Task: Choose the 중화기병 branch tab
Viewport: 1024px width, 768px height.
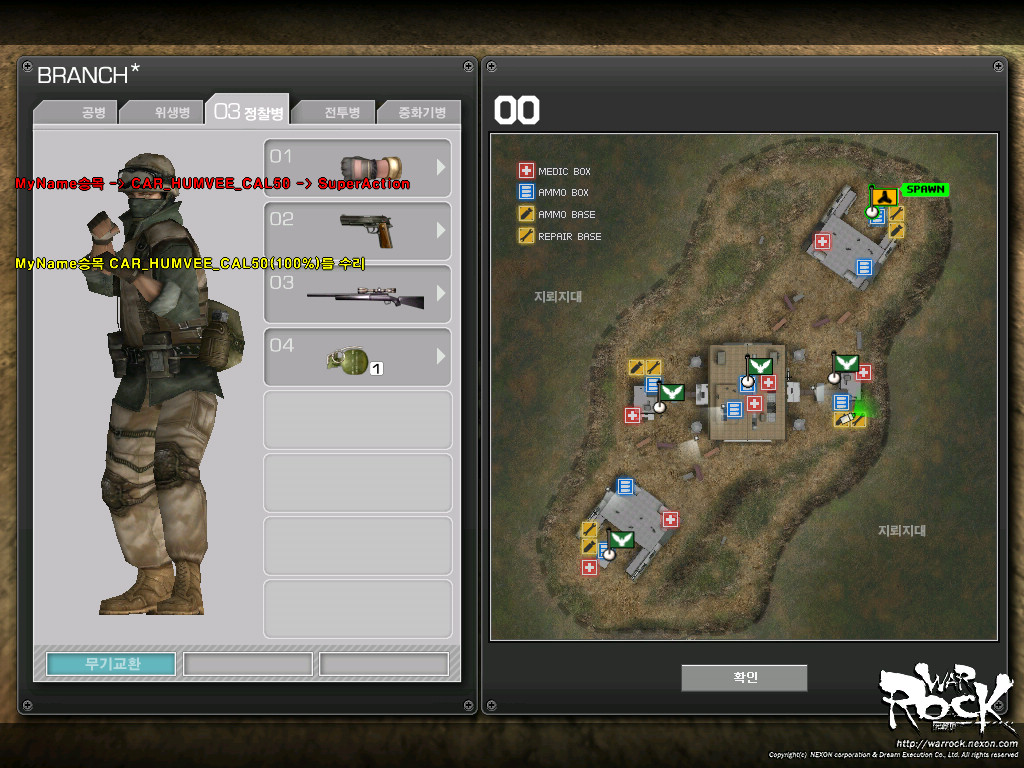Action: click(x=420, y=112)
